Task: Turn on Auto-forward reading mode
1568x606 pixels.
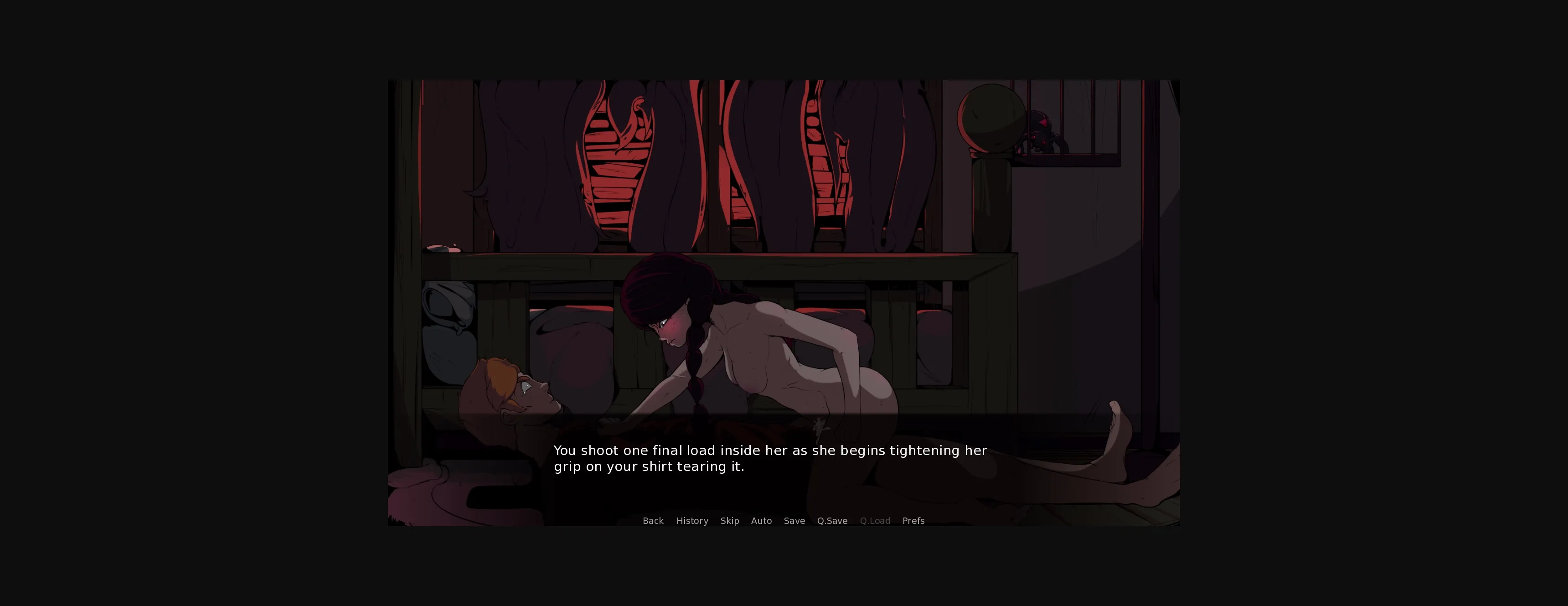Action: [x=762, y=521]
